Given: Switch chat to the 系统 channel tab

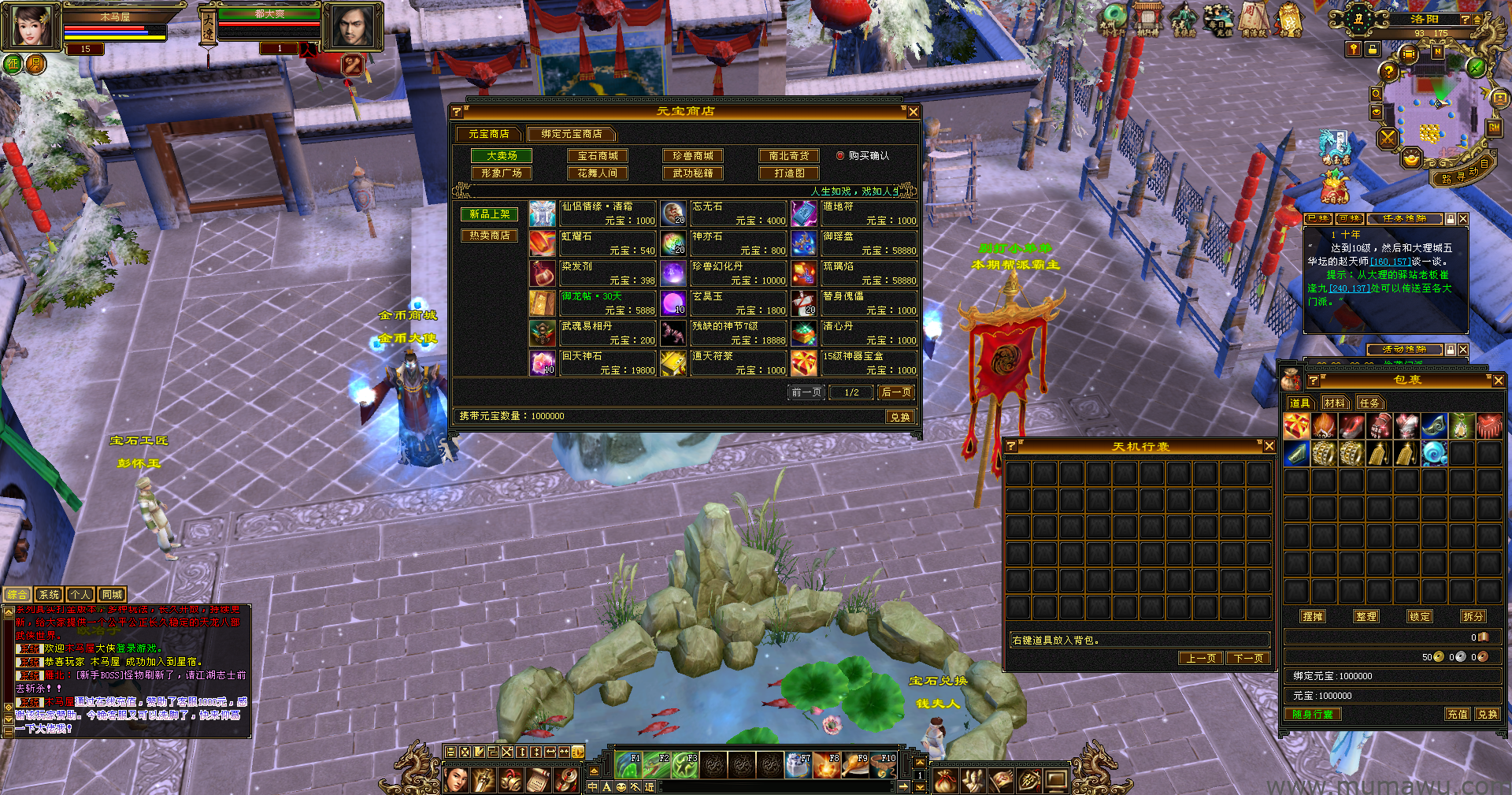Looking at the screenshot, I should point(49,595).
